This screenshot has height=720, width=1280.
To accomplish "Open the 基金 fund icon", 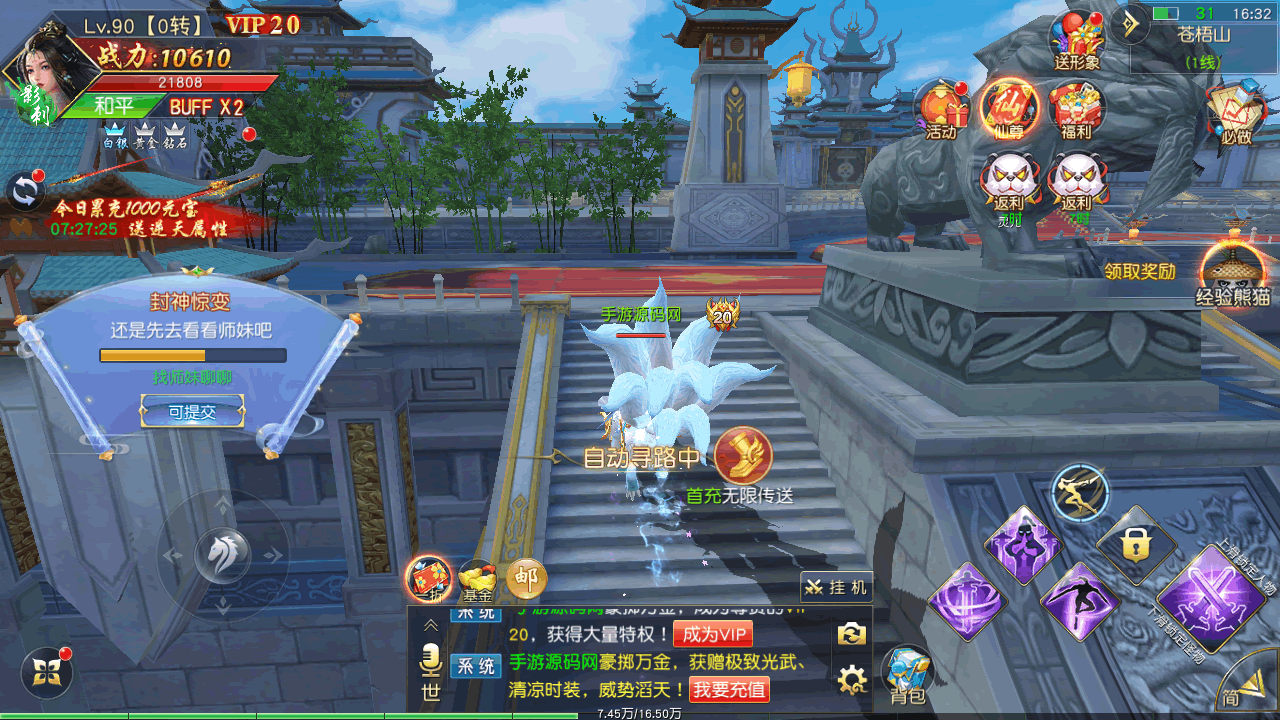I will click(477, 580).
